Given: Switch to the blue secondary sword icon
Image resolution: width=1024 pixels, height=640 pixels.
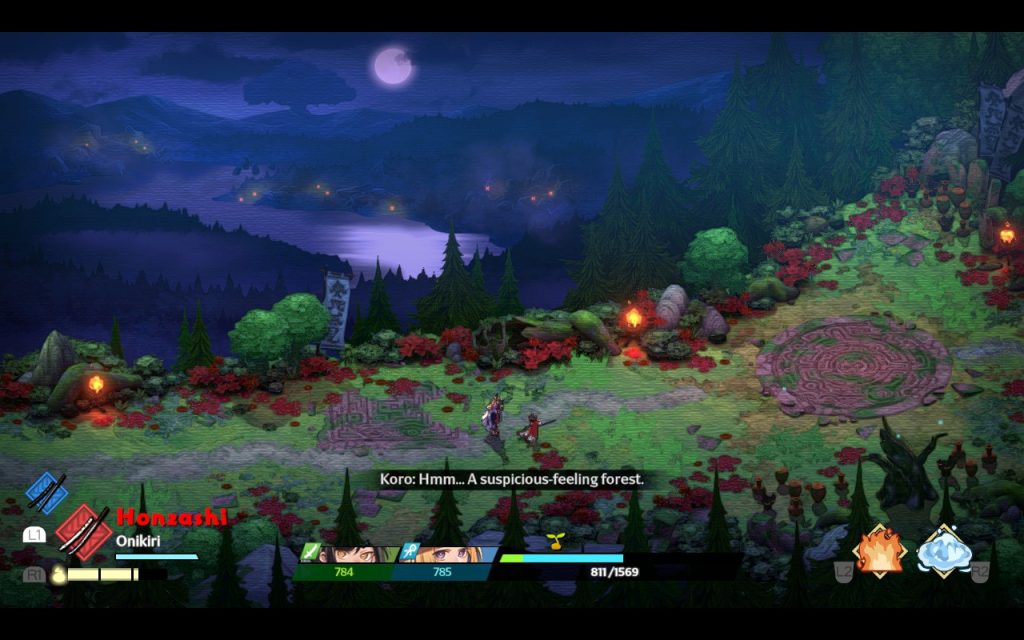Looking at the screenshot, I should (46, 492).
